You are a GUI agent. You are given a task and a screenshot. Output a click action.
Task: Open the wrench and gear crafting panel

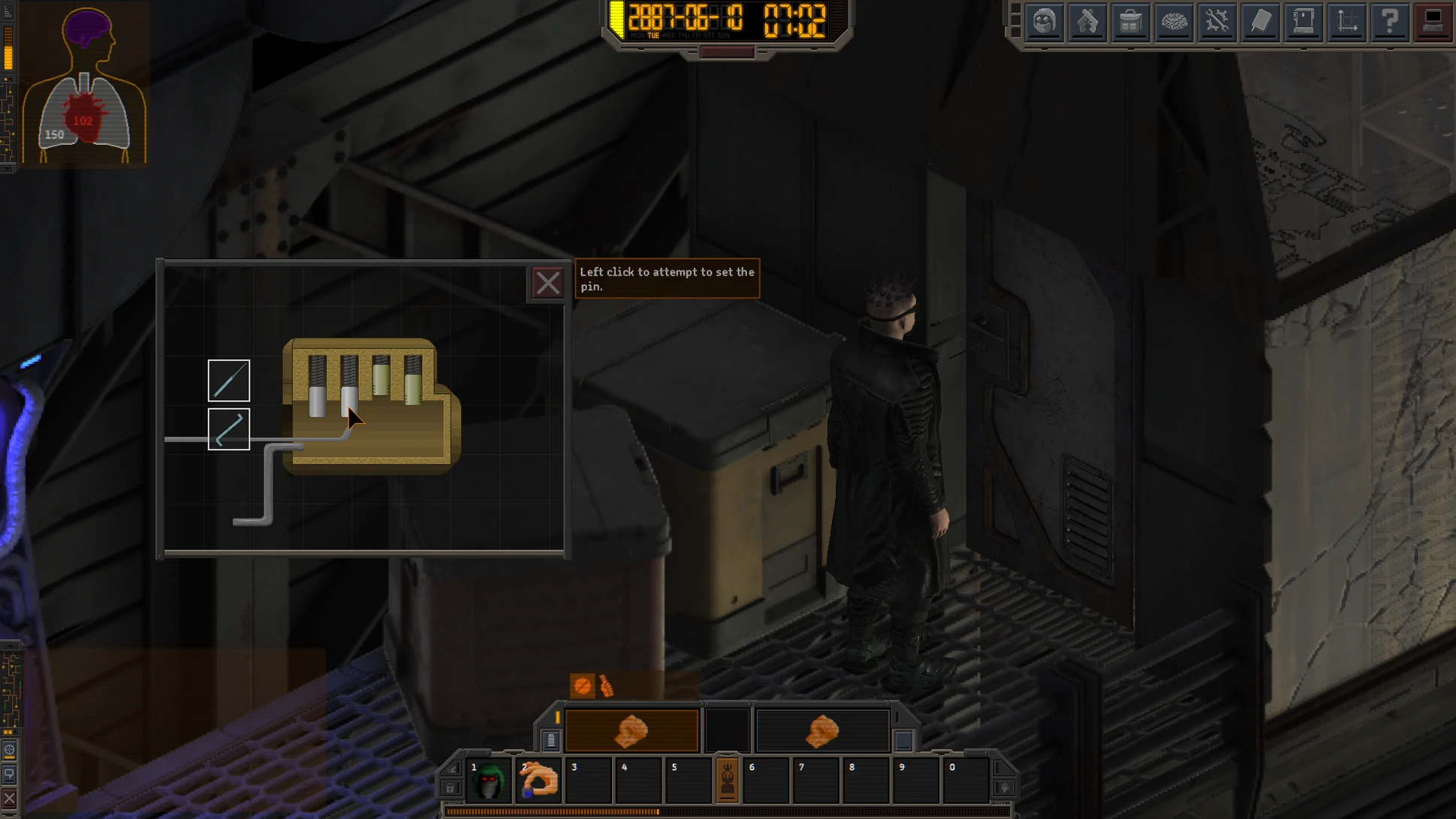pos(1216,22)
